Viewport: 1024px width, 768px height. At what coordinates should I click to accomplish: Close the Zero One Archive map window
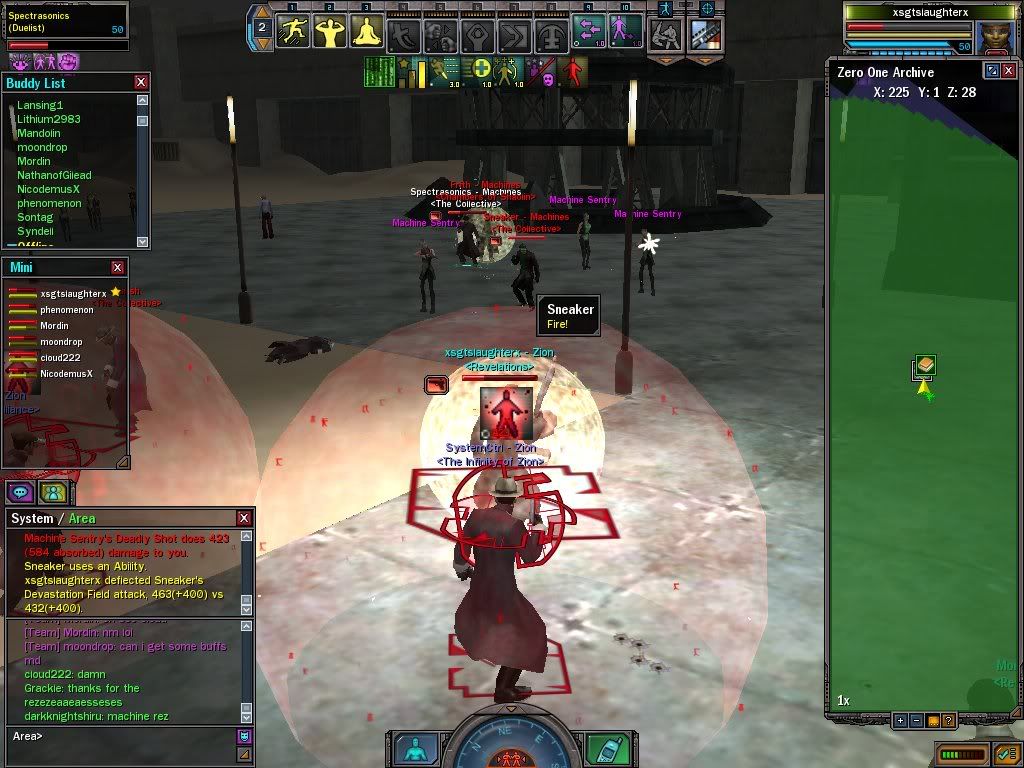click(x=1011, y=71)
